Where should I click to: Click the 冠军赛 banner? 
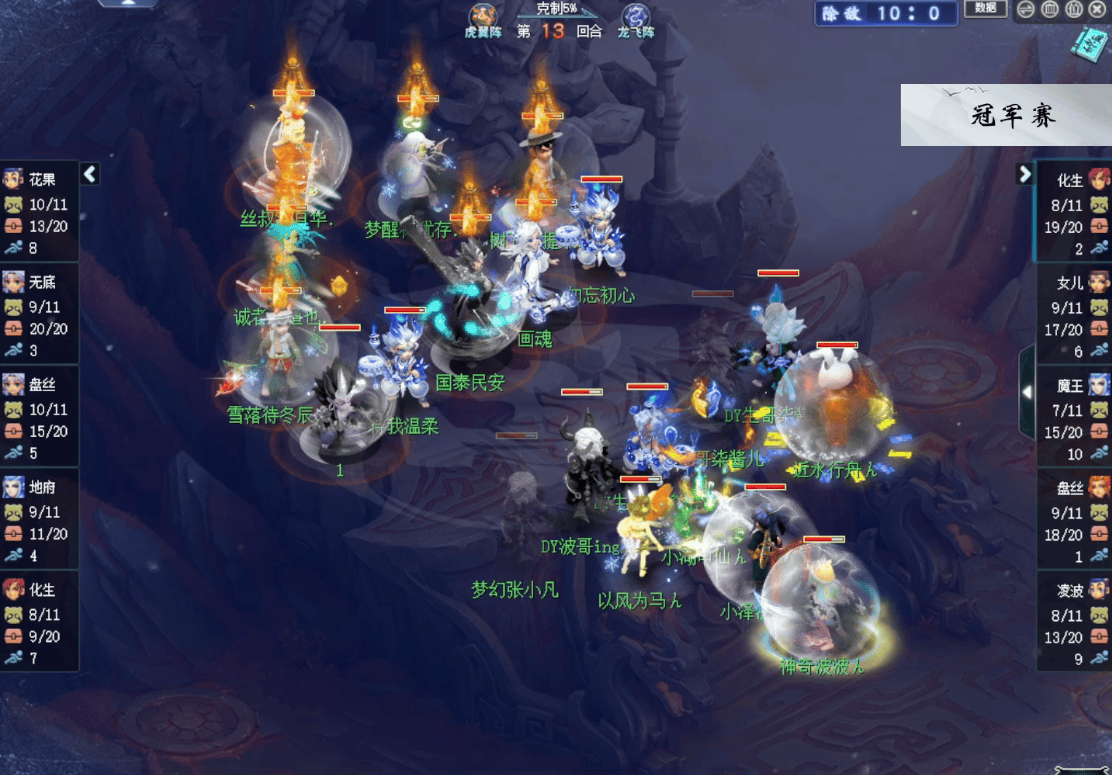click(x=1006, y=115)
